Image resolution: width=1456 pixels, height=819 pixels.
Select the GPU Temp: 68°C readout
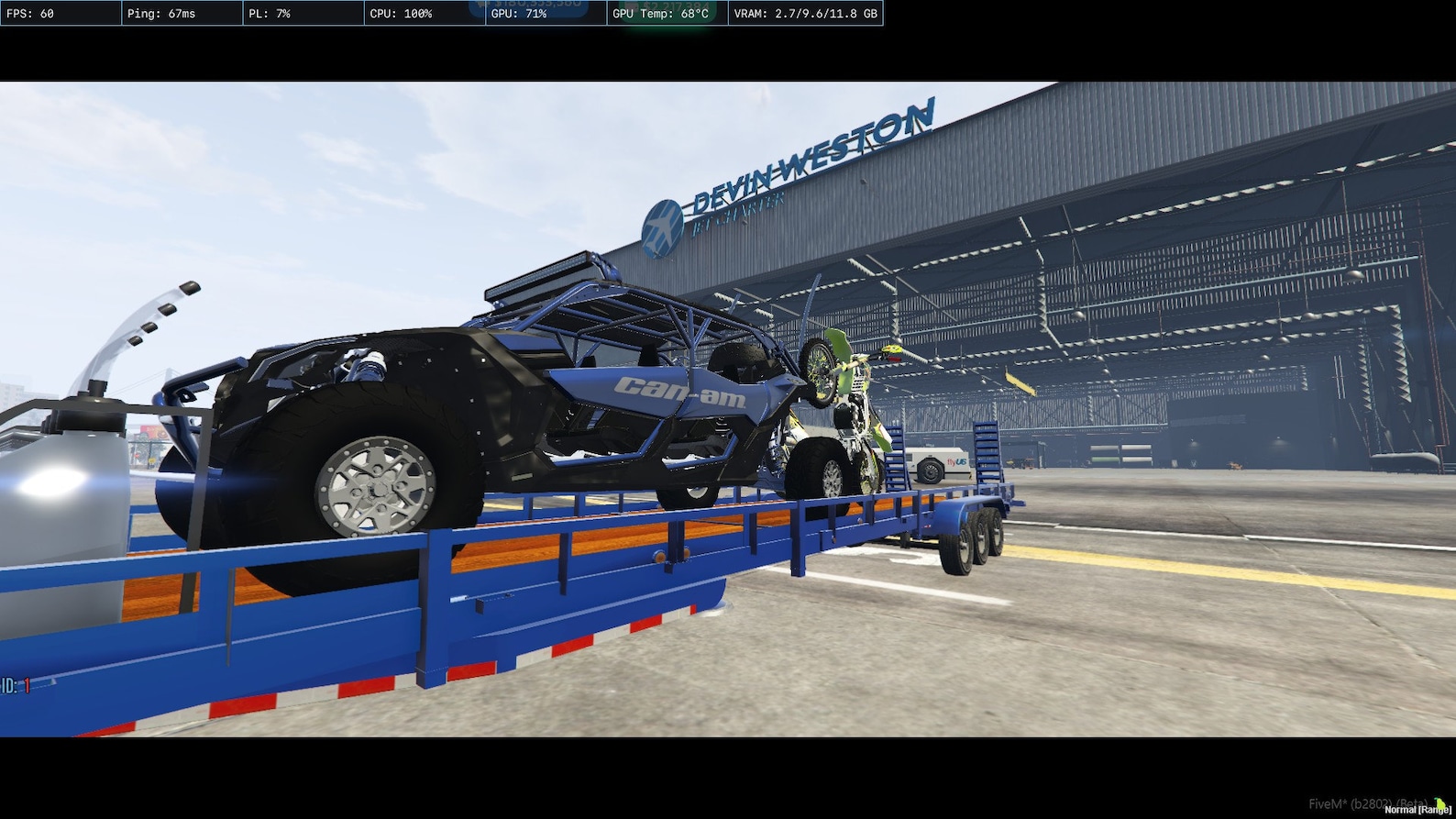(x=651, y=15)
